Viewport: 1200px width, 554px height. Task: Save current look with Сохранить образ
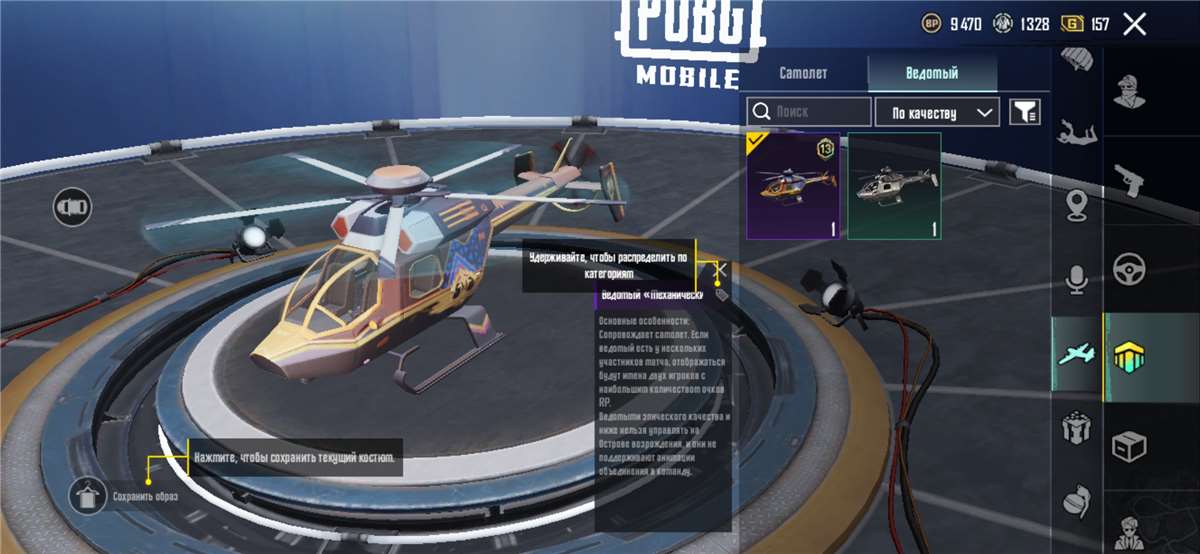click(x=90, y=495)
